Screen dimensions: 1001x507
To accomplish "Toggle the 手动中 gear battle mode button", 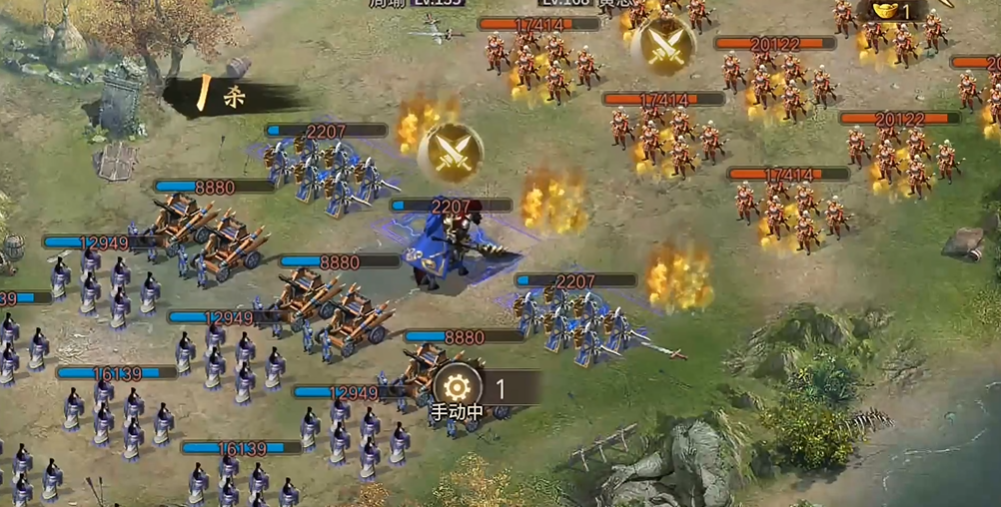I will (x=458, y=388).
